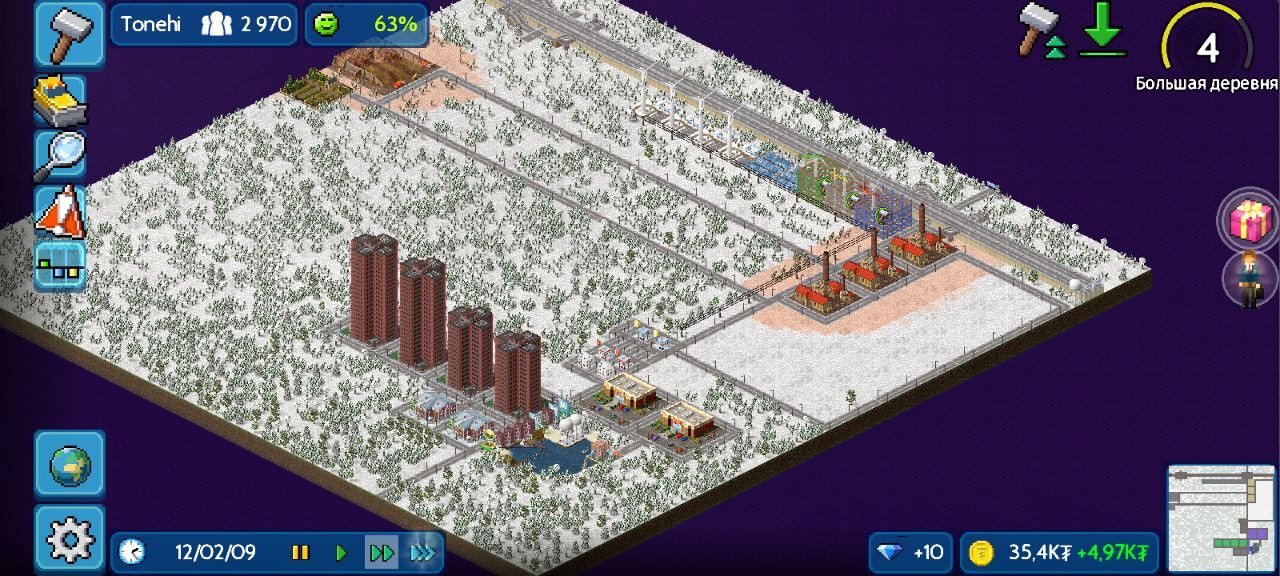1280x576 pixels.
Task: Click the green download arrow icon
Action: click(x=1102, y=32)
